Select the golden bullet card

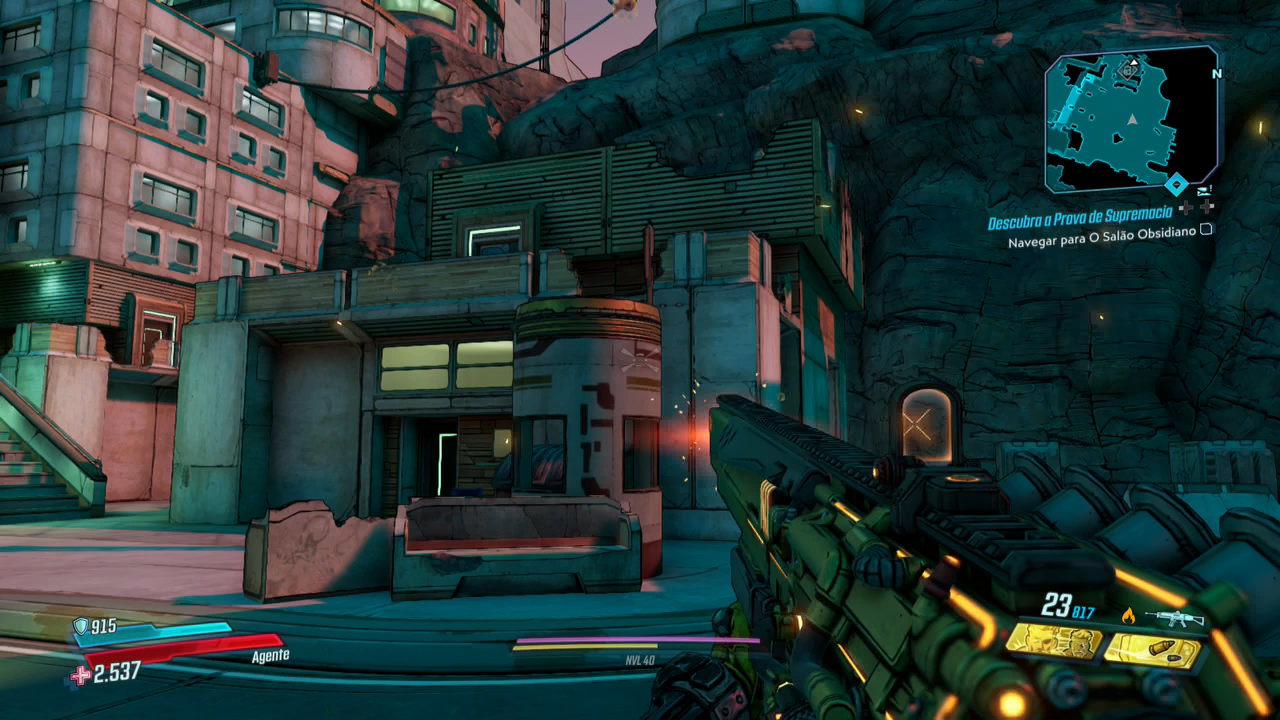coord(1152,651)
